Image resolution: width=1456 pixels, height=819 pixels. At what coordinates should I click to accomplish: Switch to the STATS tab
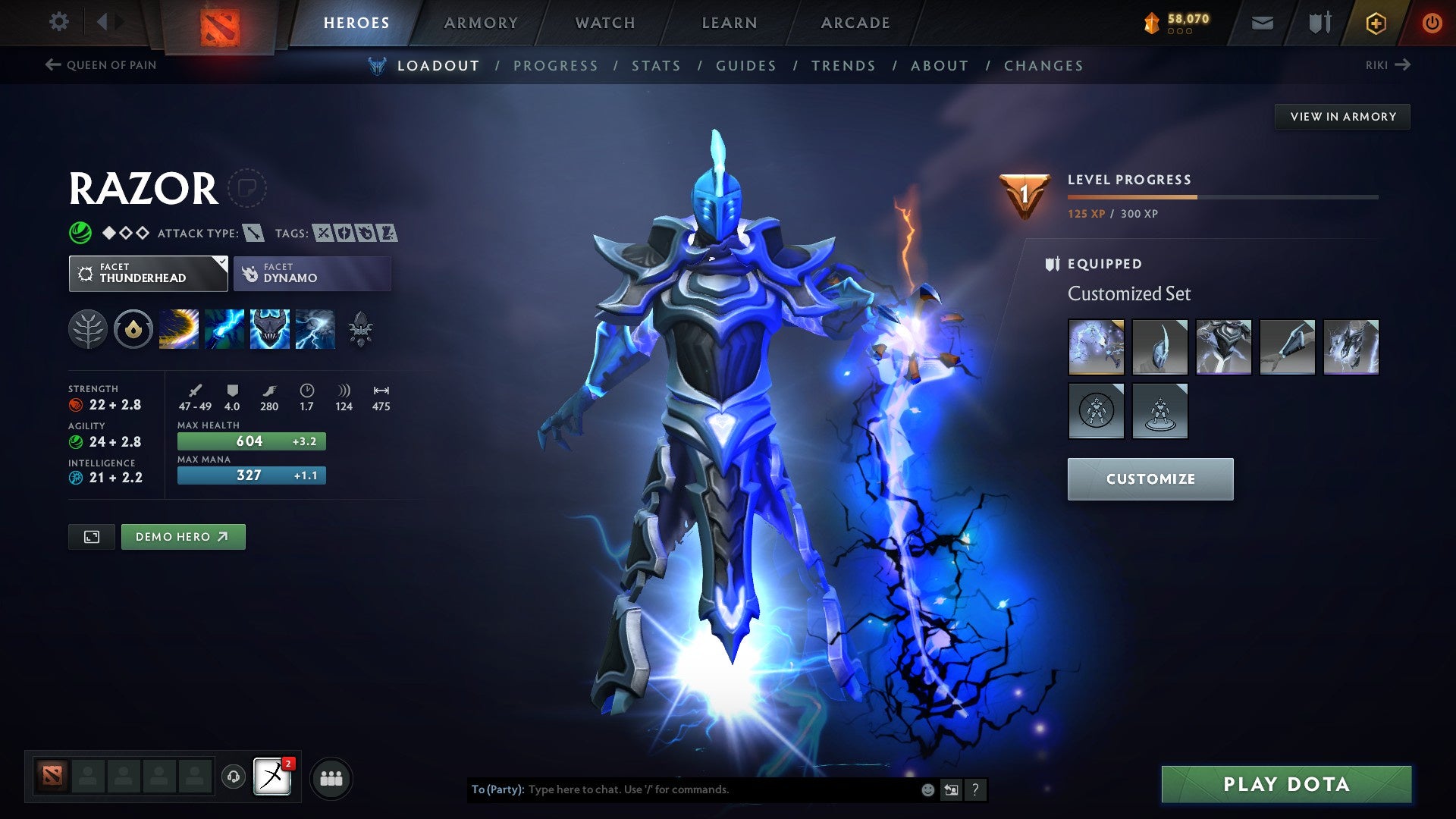click(x=657, y=66)
